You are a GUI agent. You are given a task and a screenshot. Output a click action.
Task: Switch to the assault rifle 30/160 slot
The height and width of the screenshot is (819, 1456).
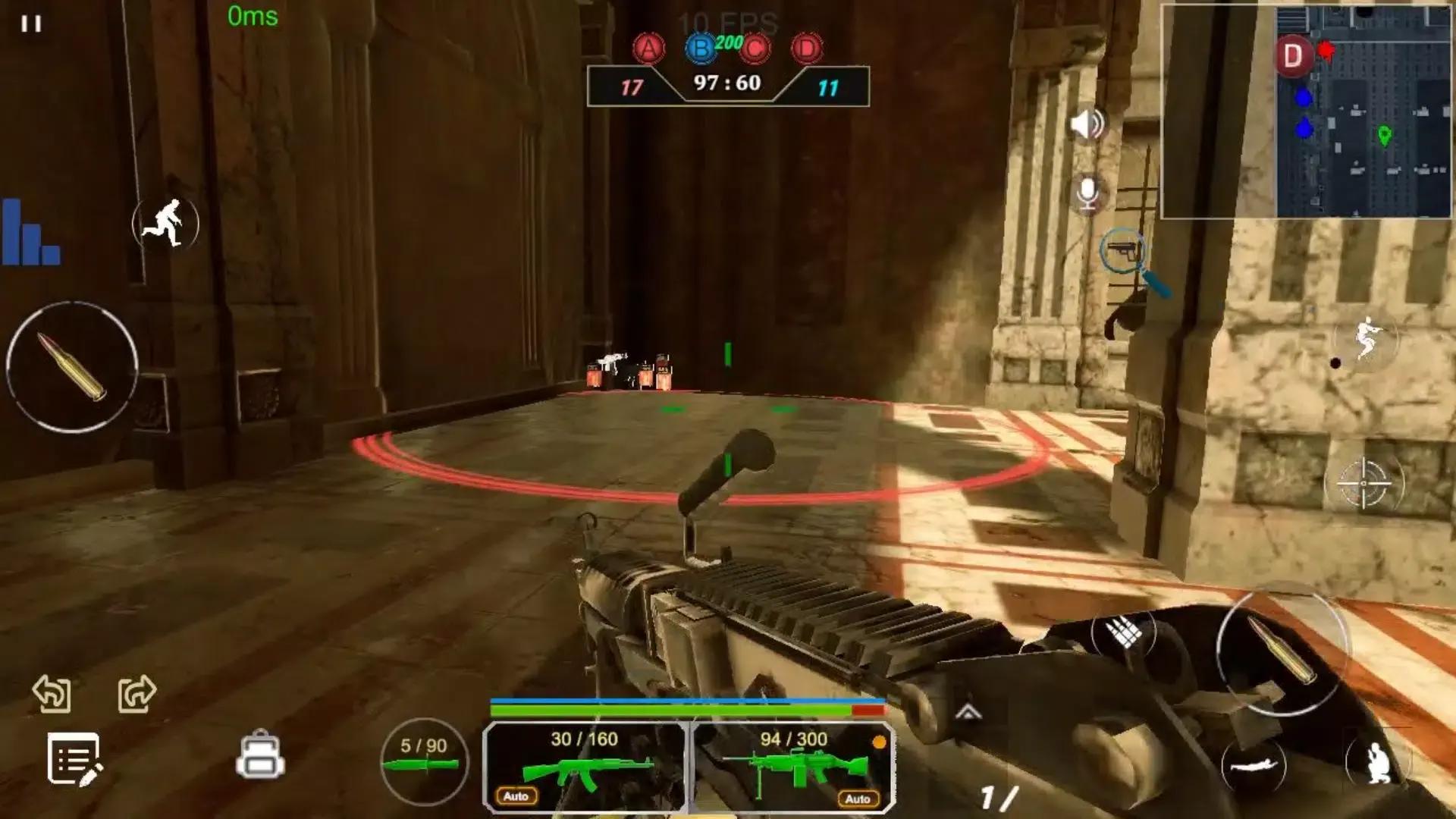(585, 766)
